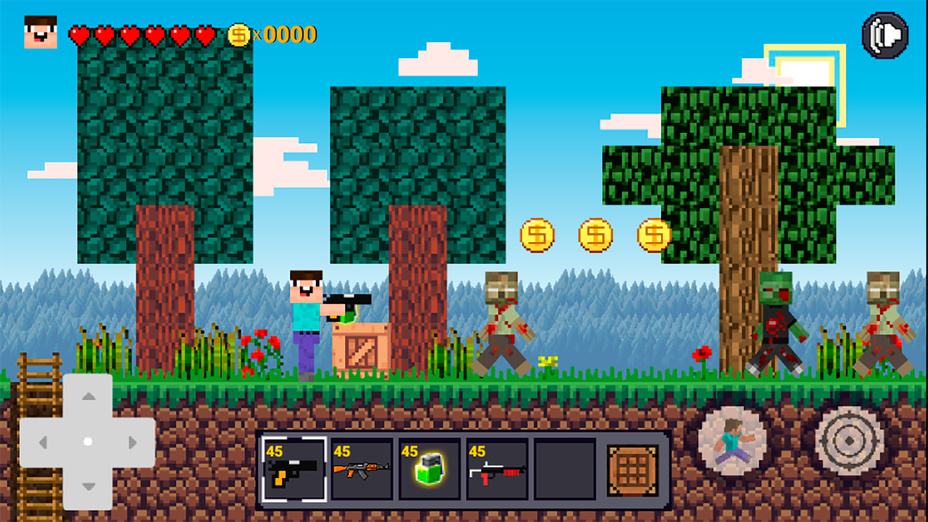Tap the jump action button
This screenshot has height=522, width=928.
733,440
